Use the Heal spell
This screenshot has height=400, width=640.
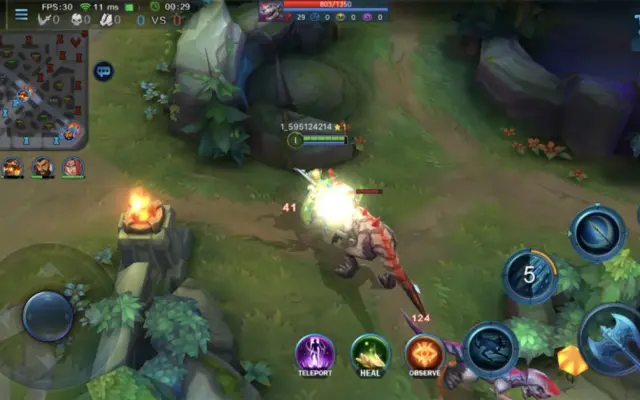370,354
